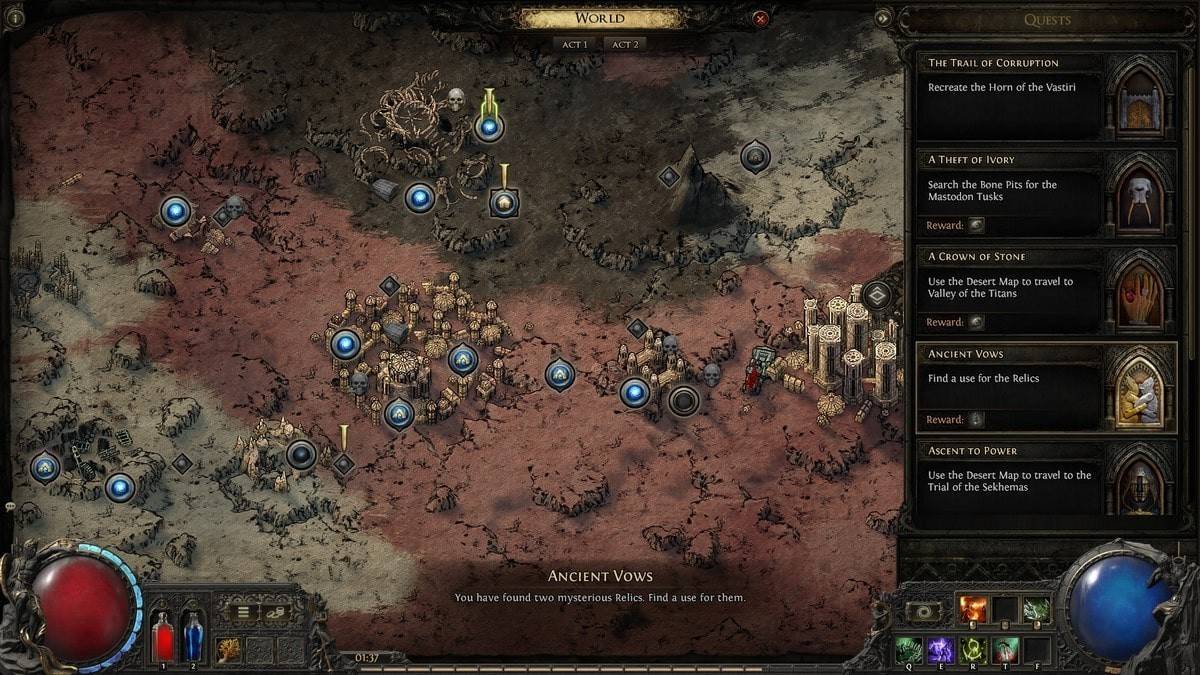Viewport: 1200px width, 675px height.
Task: Open the shop with the coins button
Action: click(273, 611)
